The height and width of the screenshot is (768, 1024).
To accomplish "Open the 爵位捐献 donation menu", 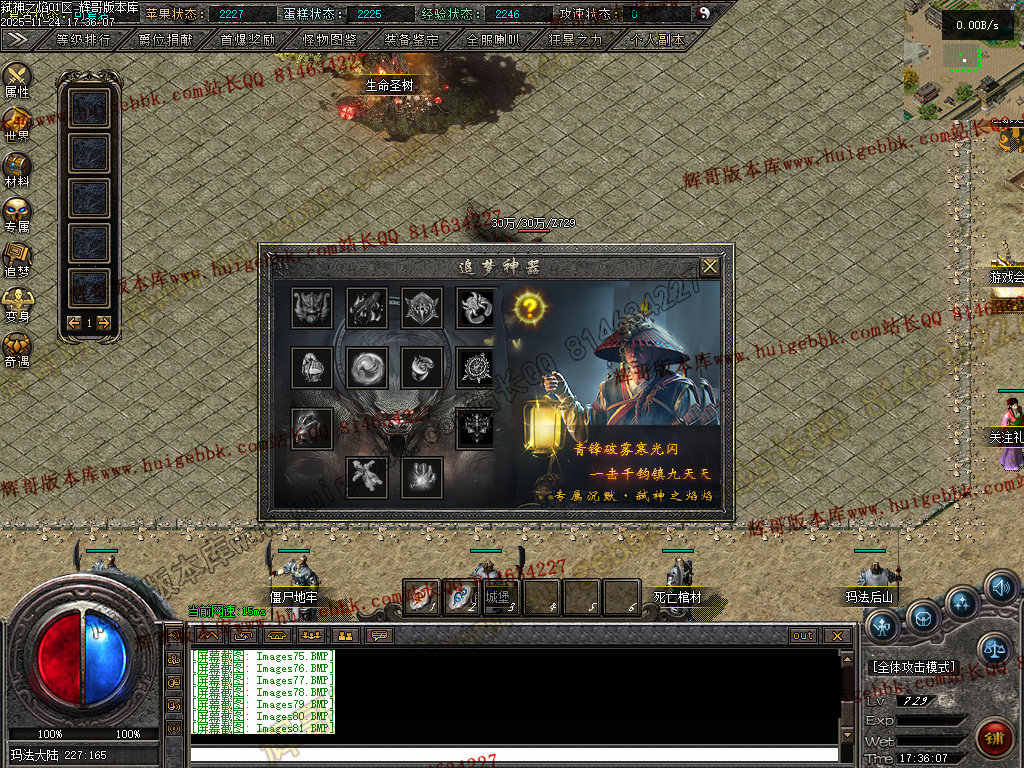I will (166, 40).
